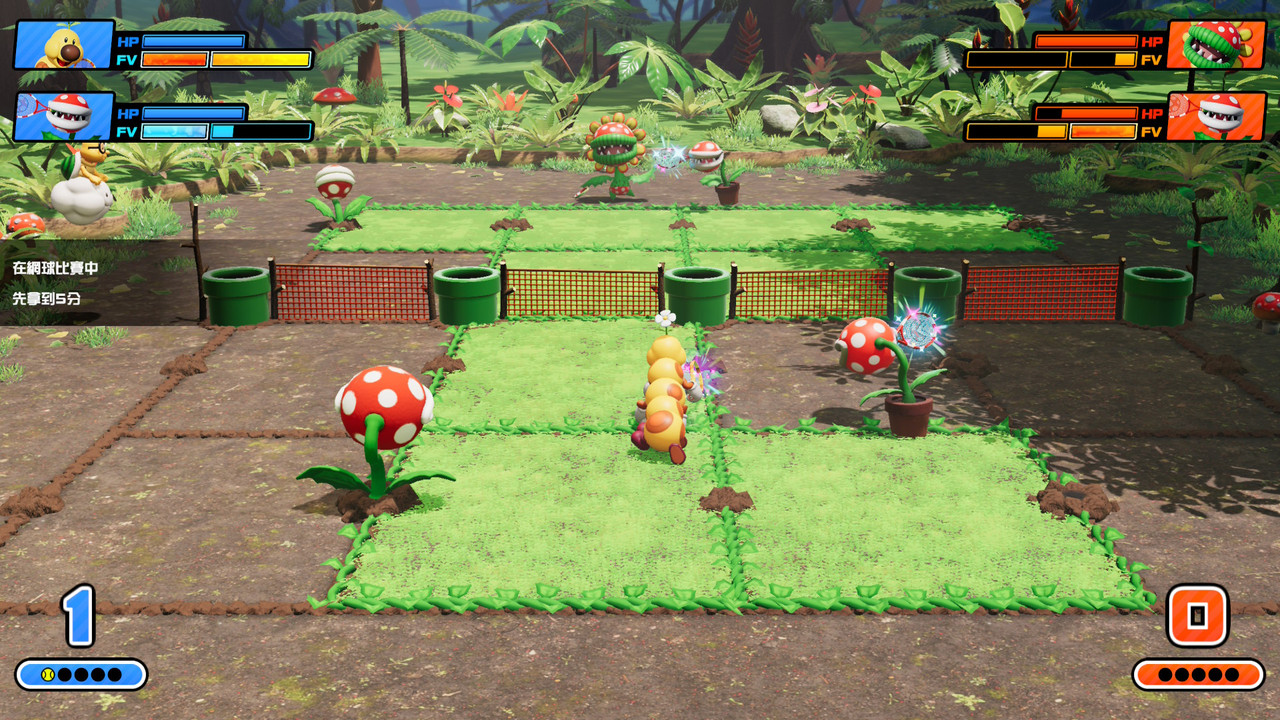The height and width of the screenshot is (720, 1280).
Task: Click the blue team Piranha Plant portrait
Action: [64, 117]
